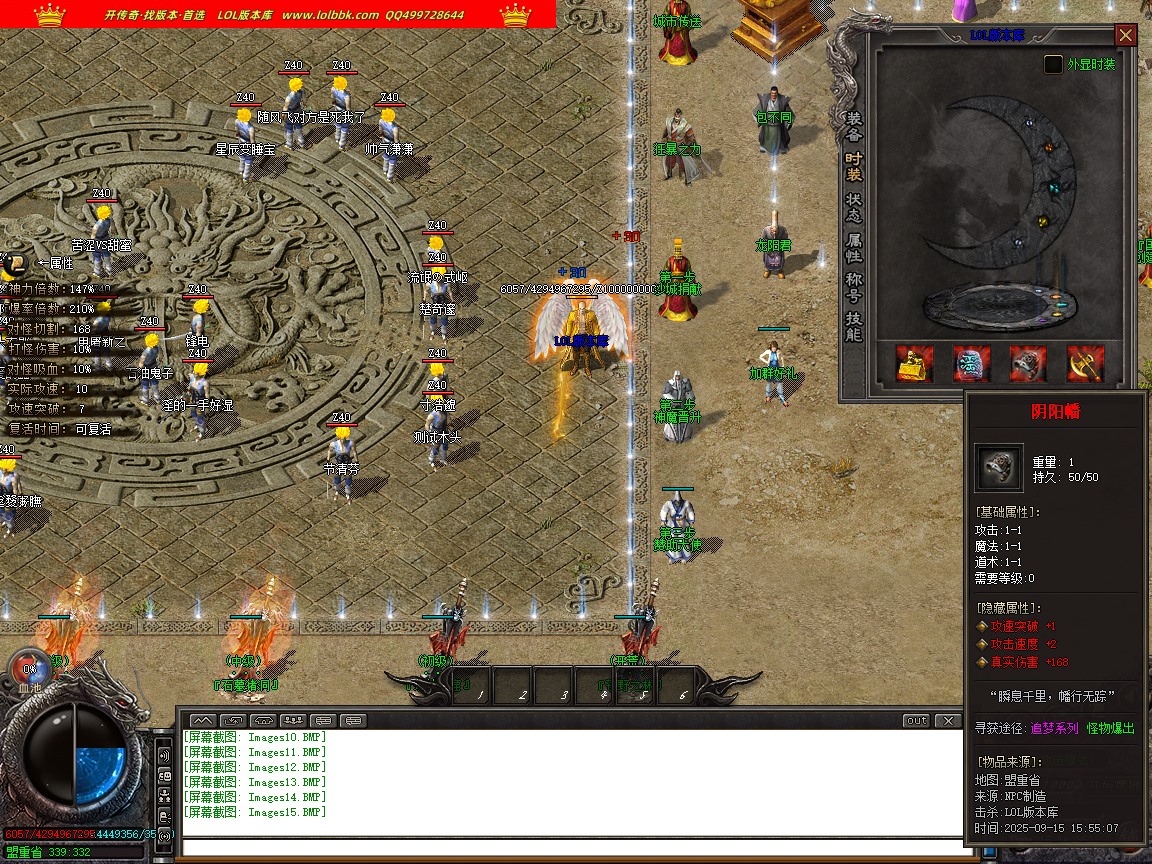Choose the 阴阳幡 ring item slot
The height and width of the screenshot is (864, 1152).
coord(1028,364)
